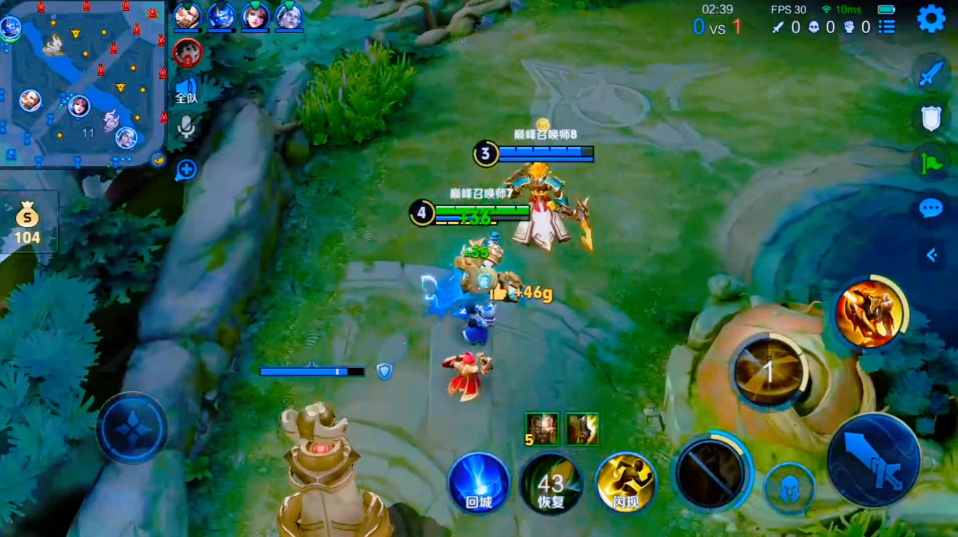
Task: Send the green flag gather signal
Action: 931,161
